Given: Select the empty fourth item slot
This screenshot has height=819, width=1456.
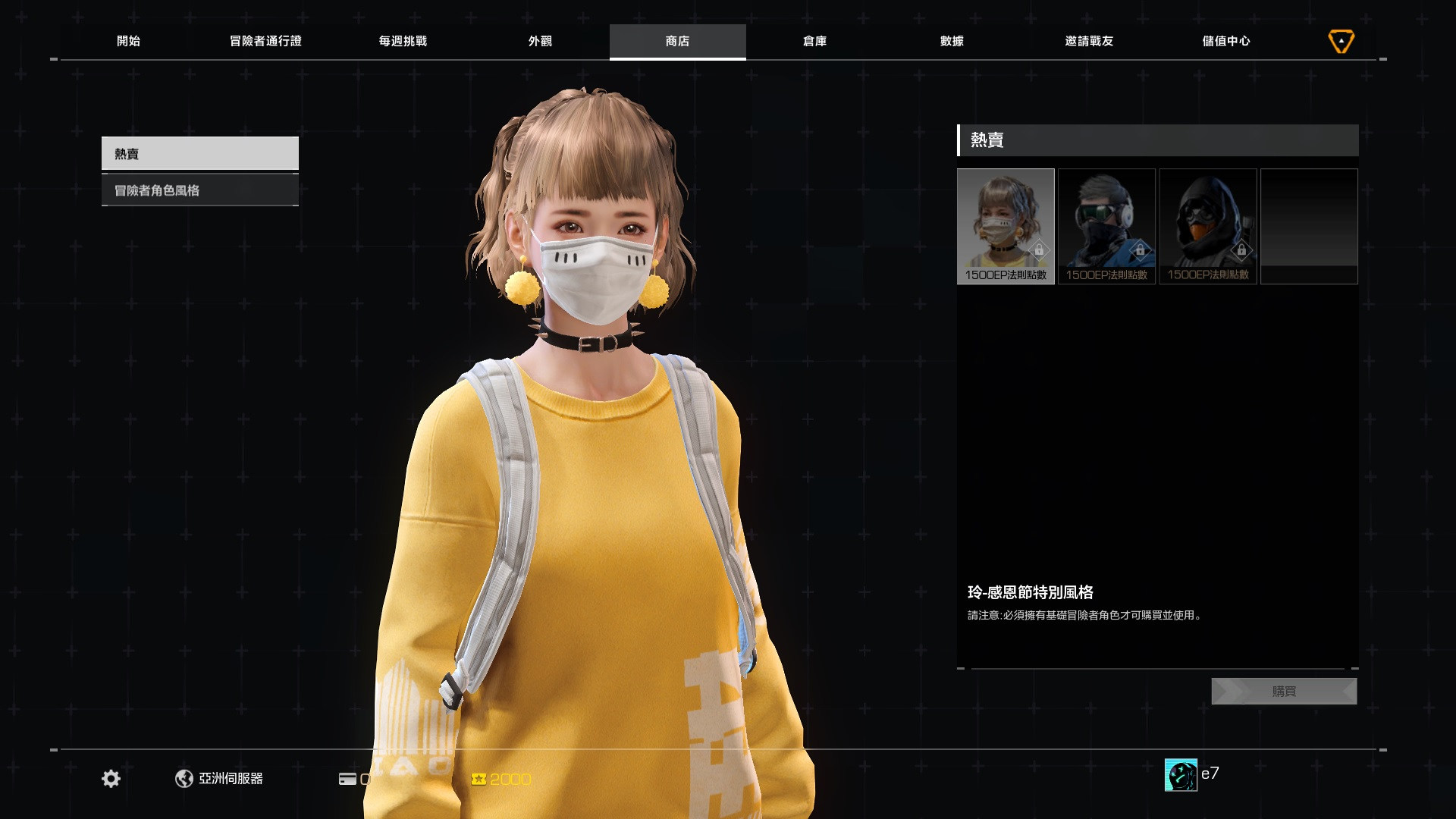Looking at the screenshot, I should pos(1309,226).
